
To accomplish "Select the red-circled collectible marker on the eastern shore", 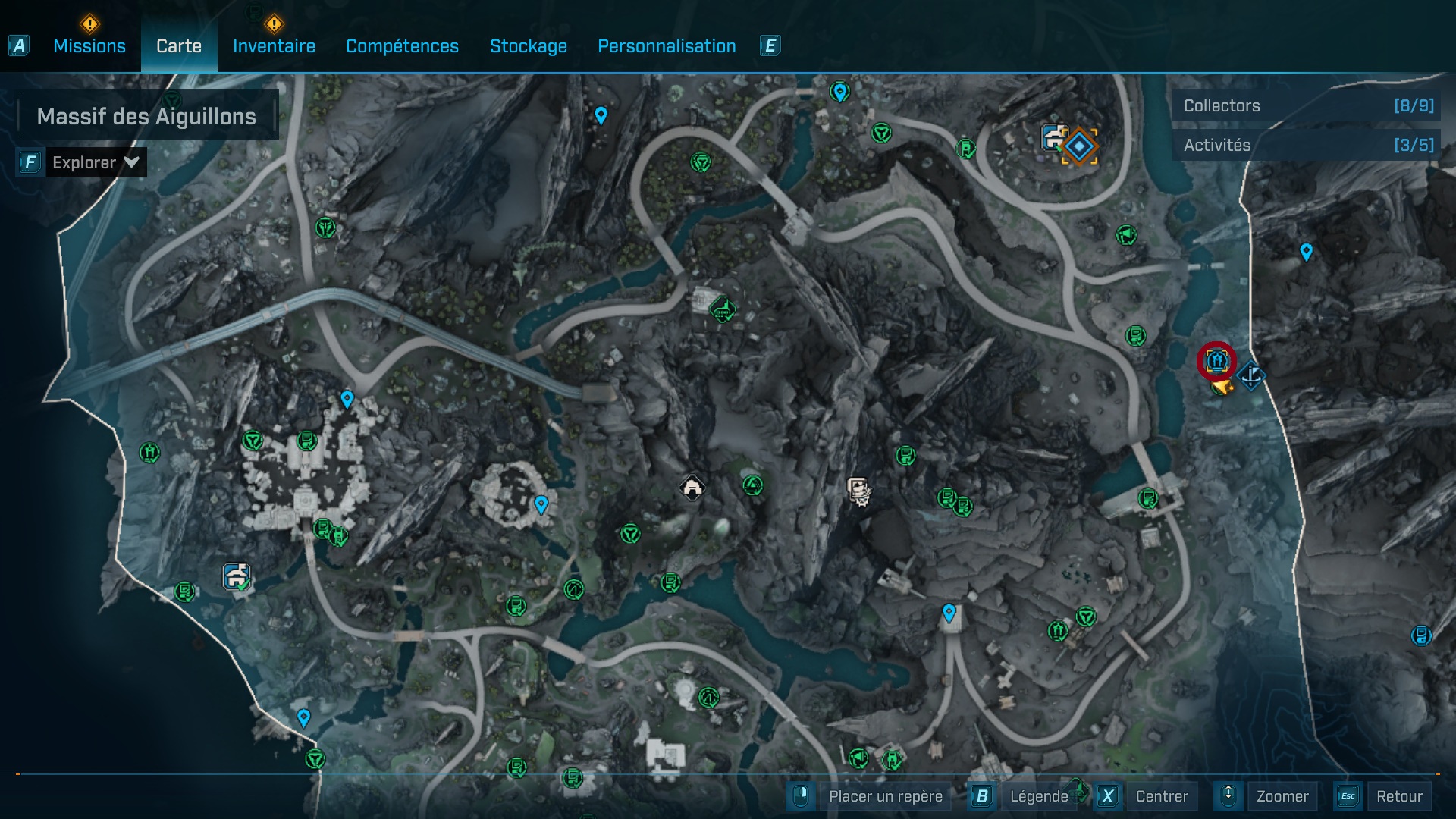I will pyautogui.click(x=1217, y=362).
